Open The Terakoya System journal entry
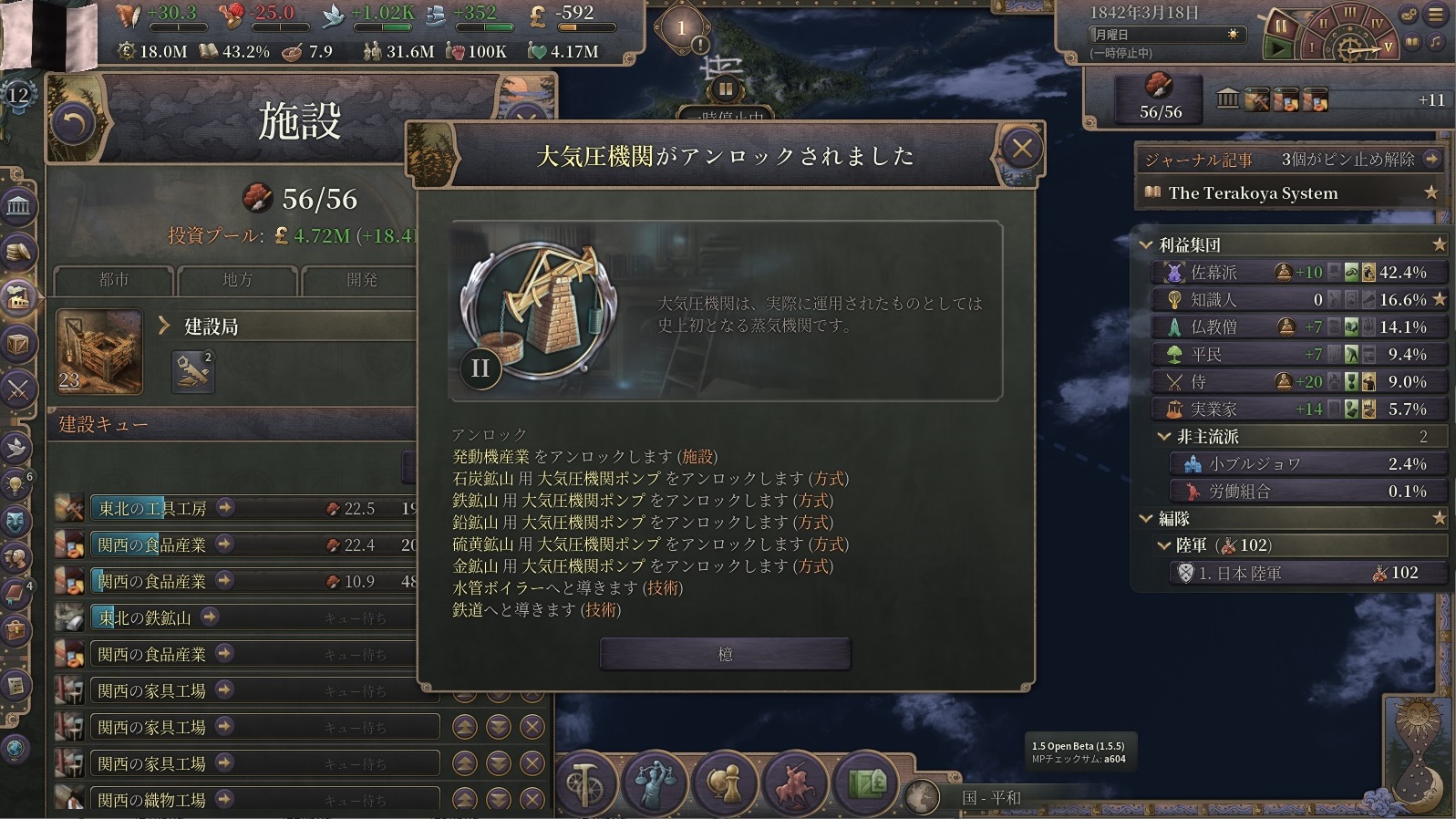1456x819 pixels. click(1253, 192)
